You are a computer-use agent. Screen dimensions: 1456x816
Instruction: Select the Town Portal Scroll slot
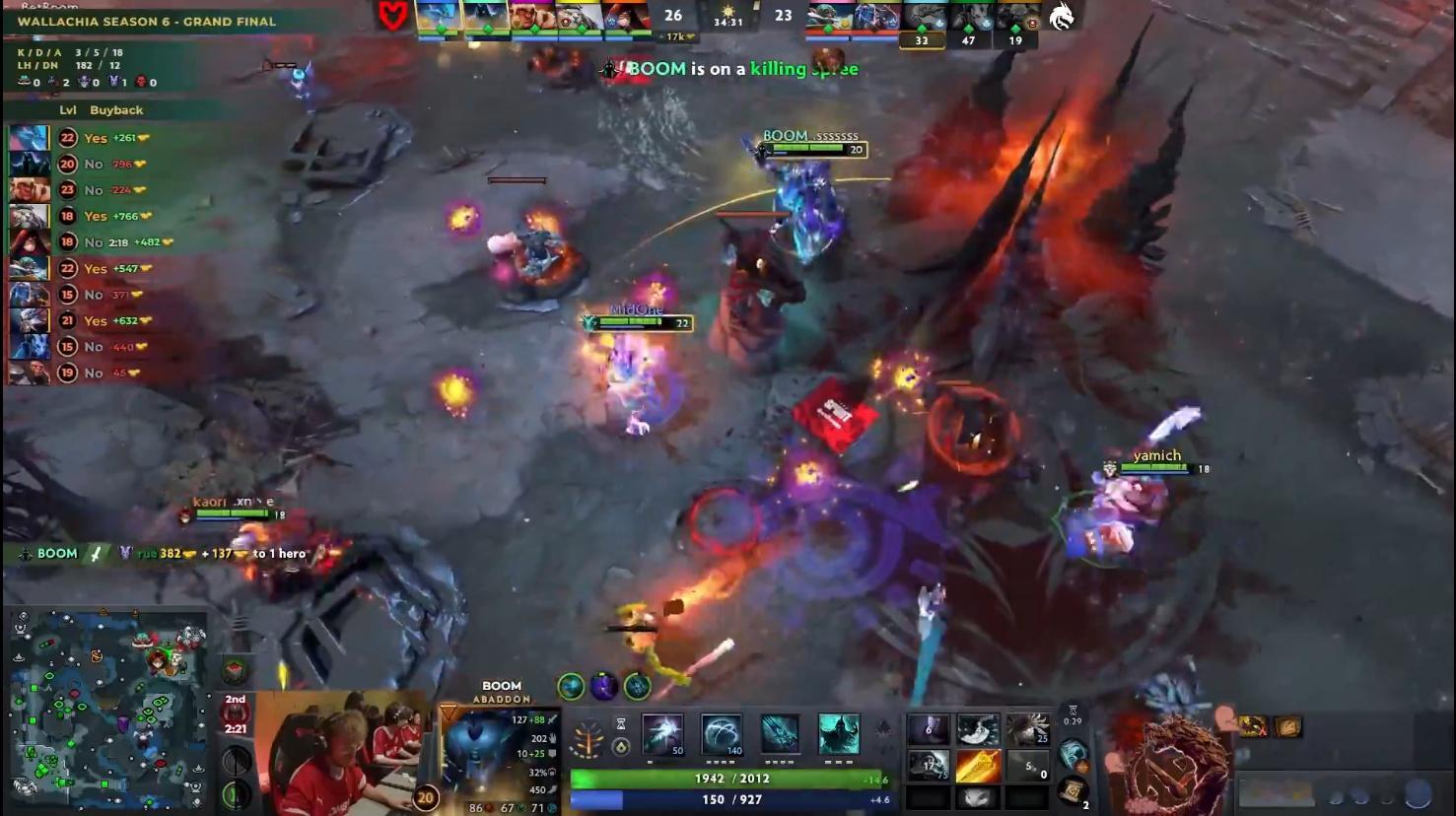[x=1072, y=790]
